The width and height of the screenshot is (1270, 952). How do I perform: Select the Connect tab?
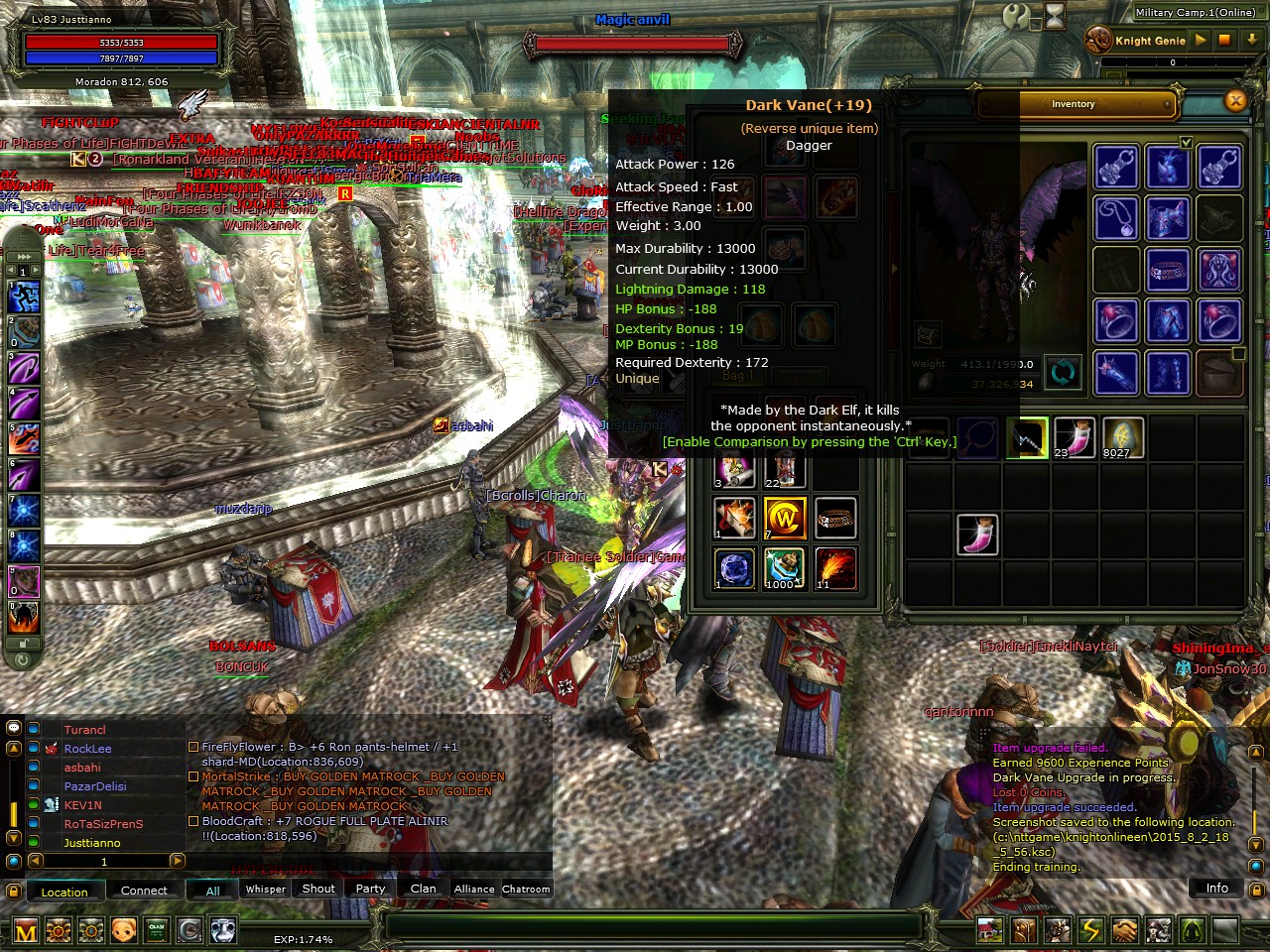pyautogui.click(x=144, y=891)
